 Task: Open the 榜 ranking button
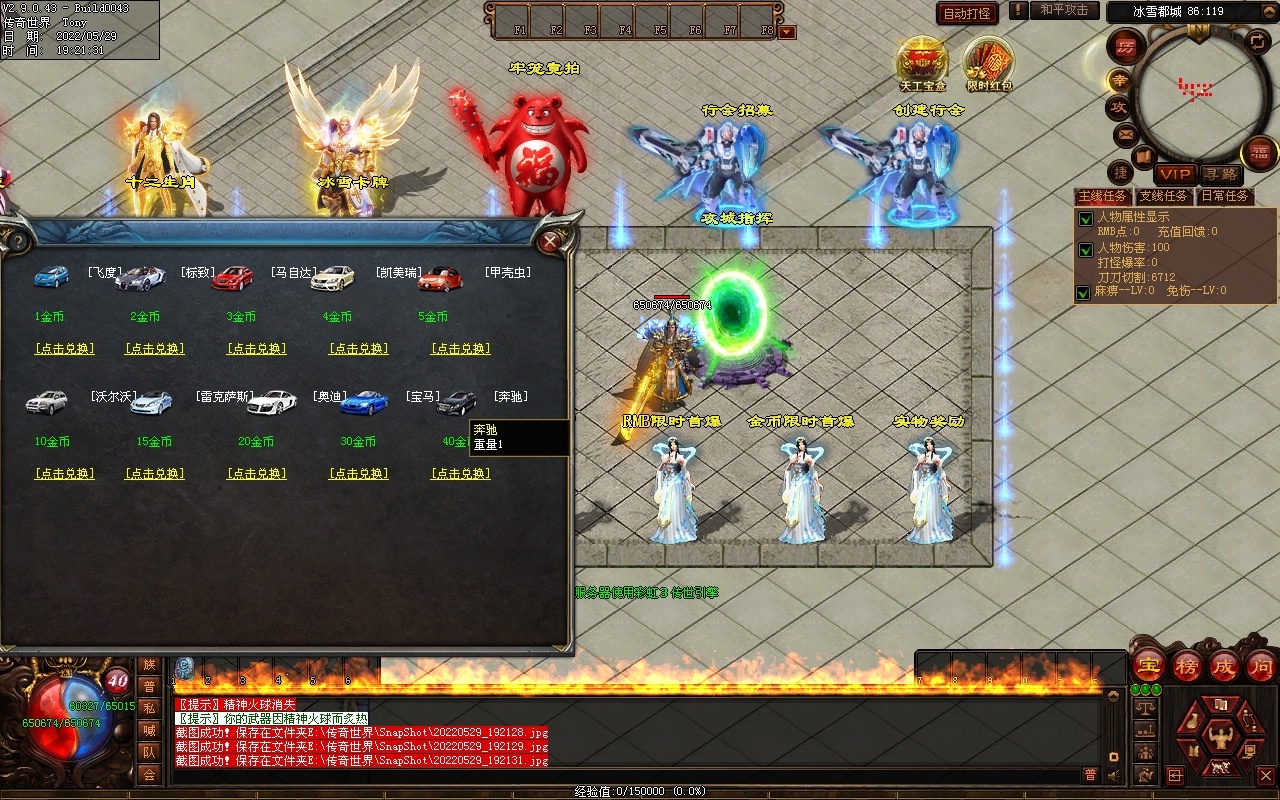point(1186,666)
